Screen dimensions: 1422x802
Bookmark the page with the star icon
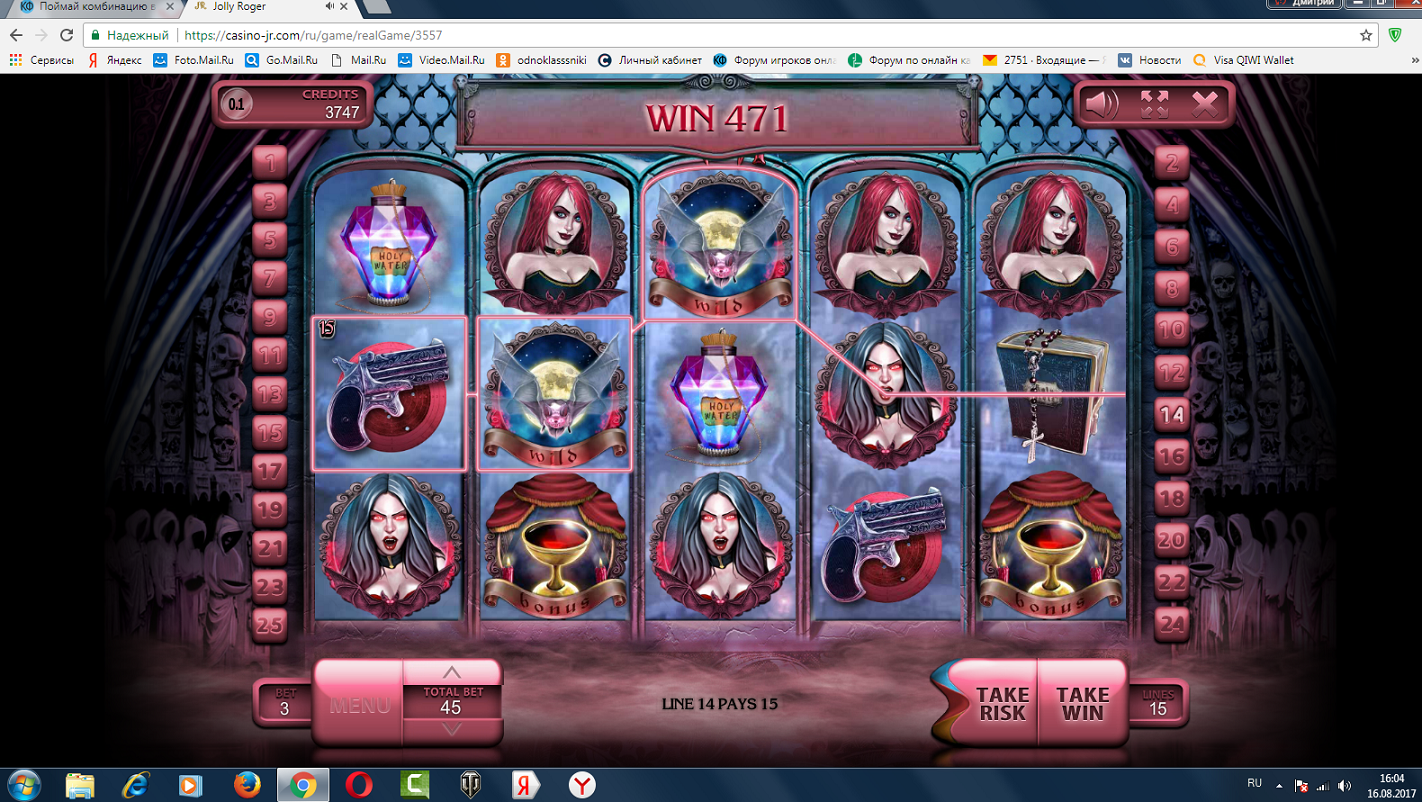pos(1366,35)
